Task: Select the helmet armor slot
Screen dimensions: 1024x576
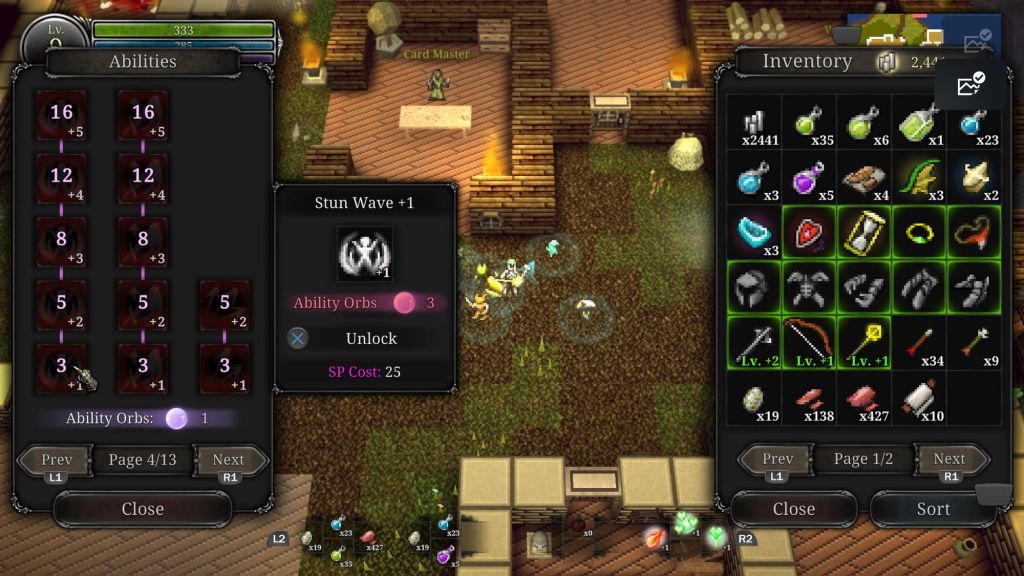Action: [x=754, y=288]
